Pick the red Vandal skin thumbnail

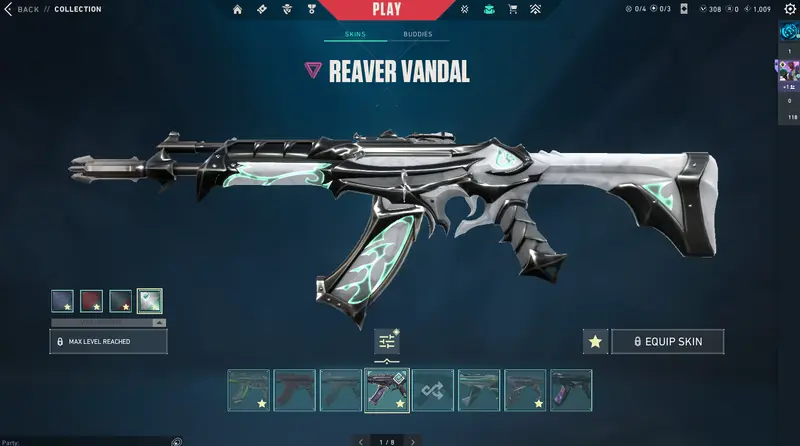coord(294,390)
